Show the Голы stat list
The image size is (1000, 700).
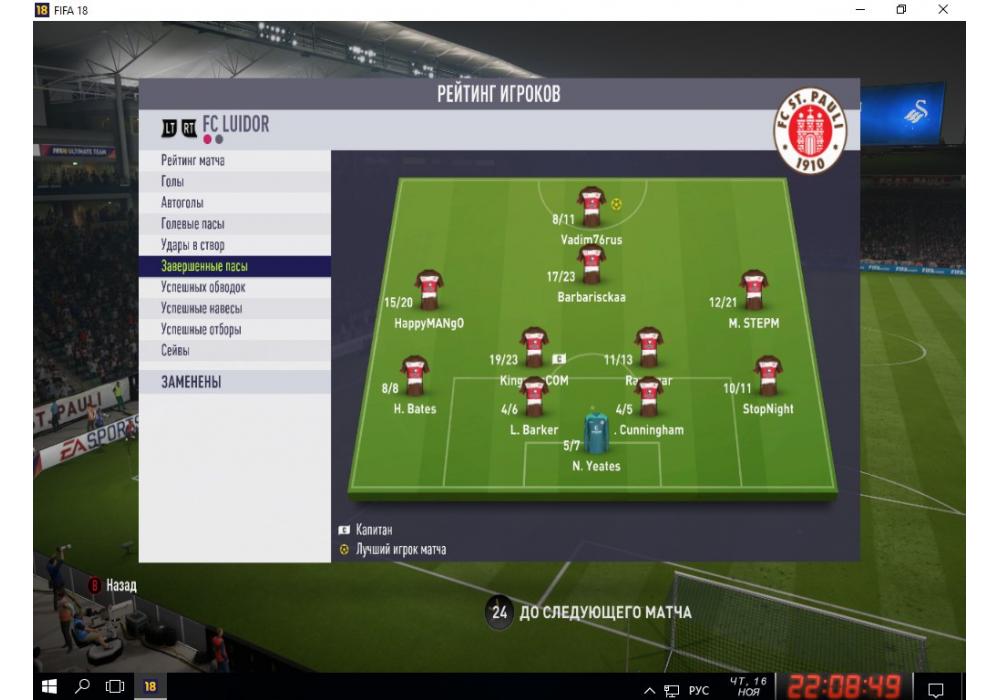click(x=172, y=182)
